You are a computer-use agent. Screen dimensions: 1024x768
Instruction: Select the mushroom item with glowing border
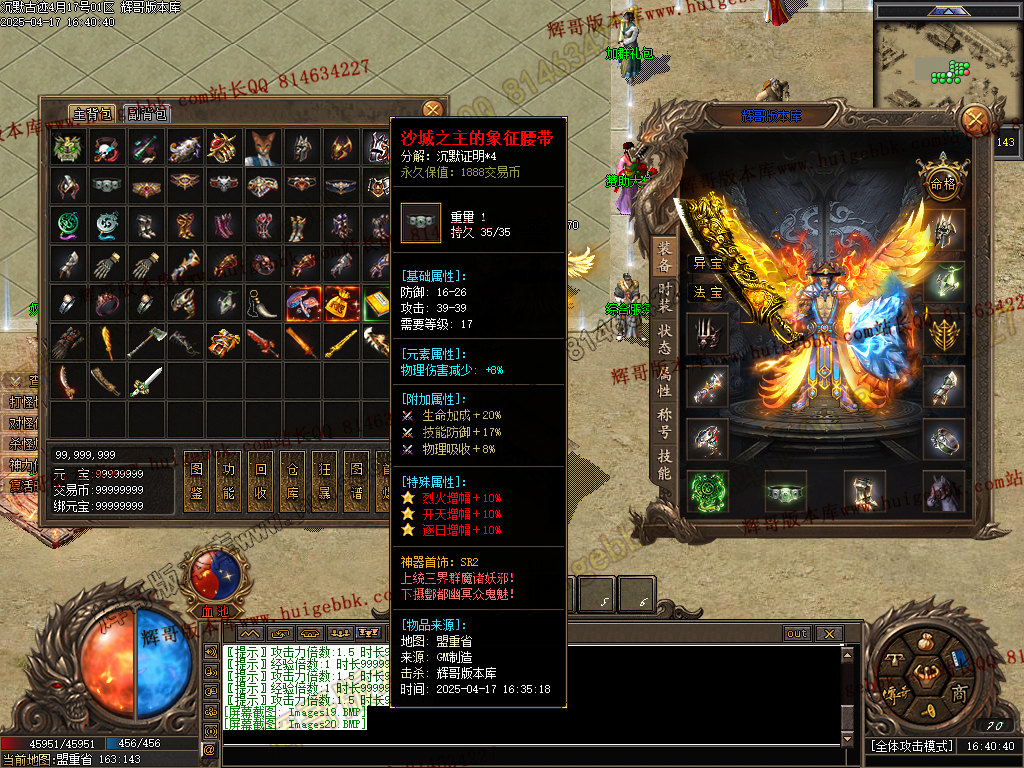pos(302,303)
